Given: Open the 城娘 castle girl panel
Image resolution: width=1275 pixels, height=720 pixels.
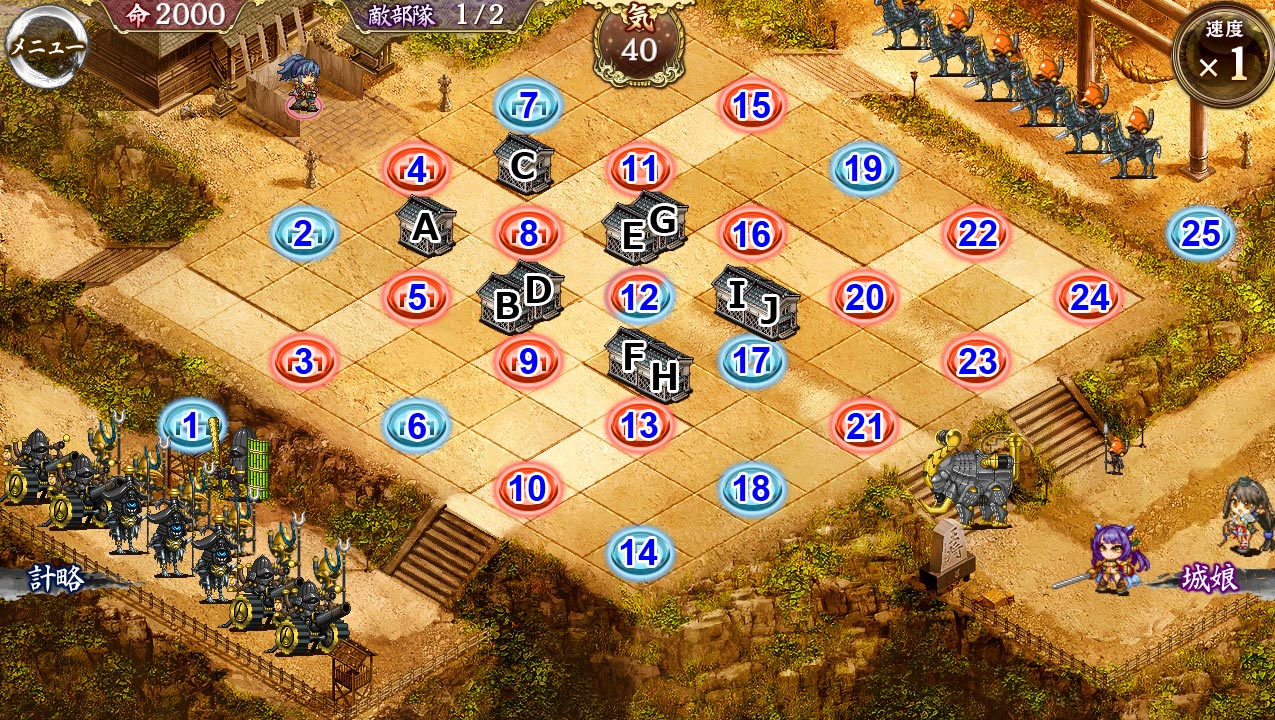Looking at the screenshot, I should click(x=1210, y=579).
